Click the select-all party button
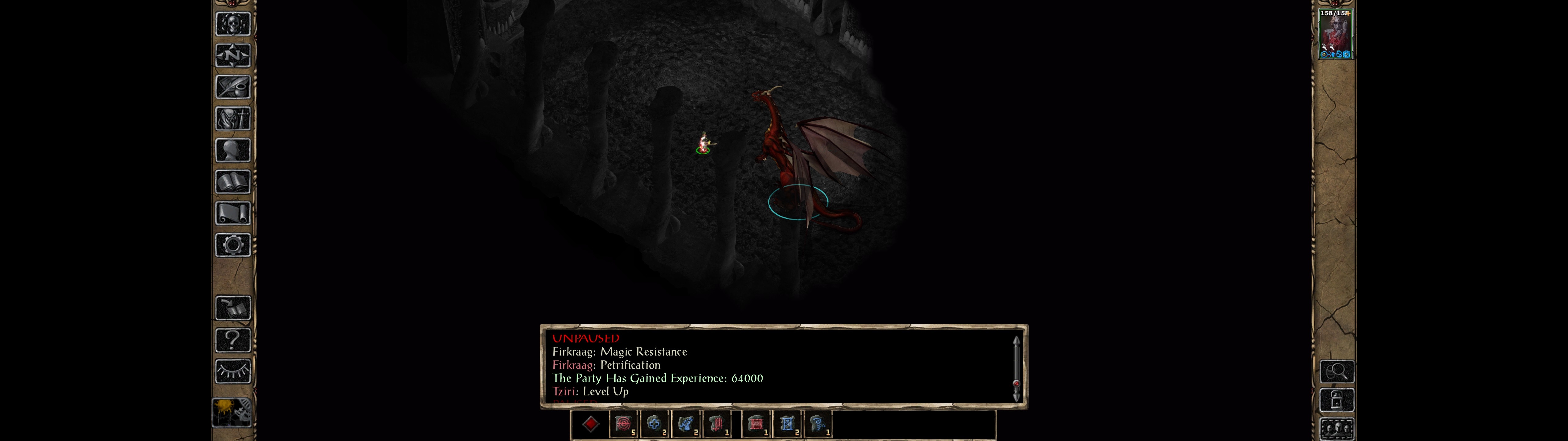Image resolution: width=1568 pixels, height=441 pixels. click(1337, 428)
